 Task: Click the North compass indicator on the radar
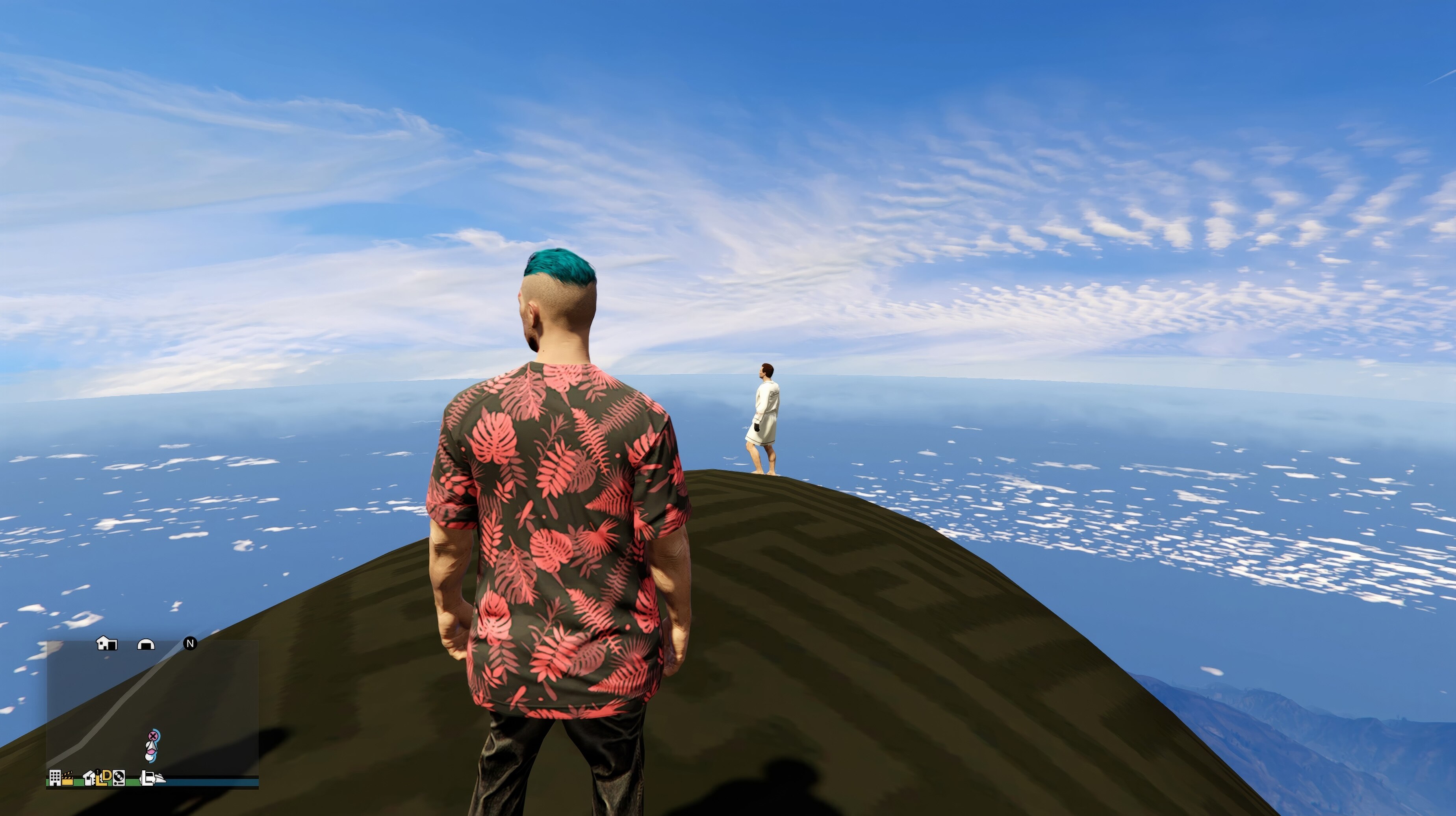click(x=191, y=644)
